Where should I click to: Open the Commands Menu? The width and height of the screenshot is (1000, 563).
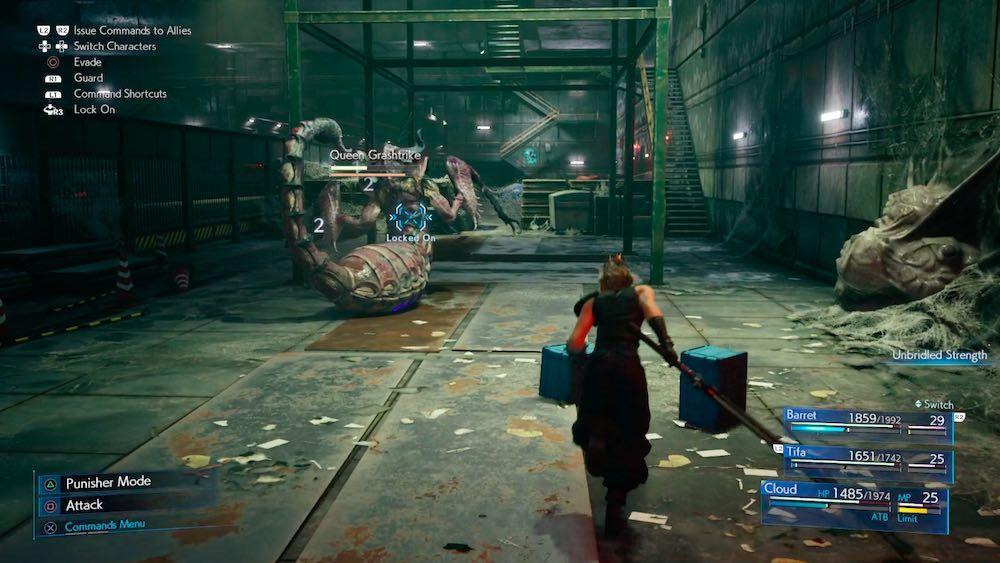(x=98, y=526)
